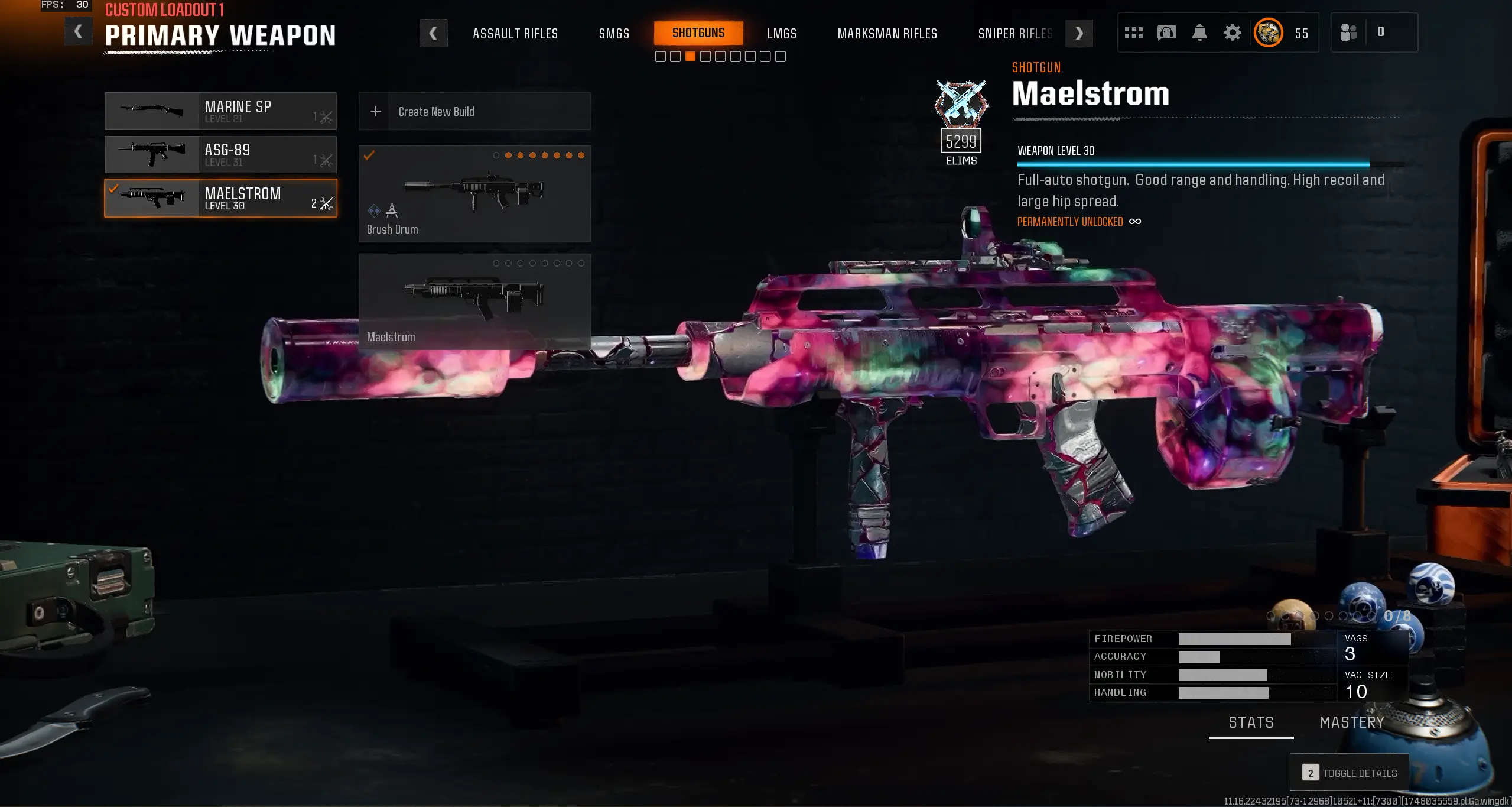
Task: Switch to the SNIPER RIFLES category tab
Action: pyautogui.click(x=1015, y=34)
